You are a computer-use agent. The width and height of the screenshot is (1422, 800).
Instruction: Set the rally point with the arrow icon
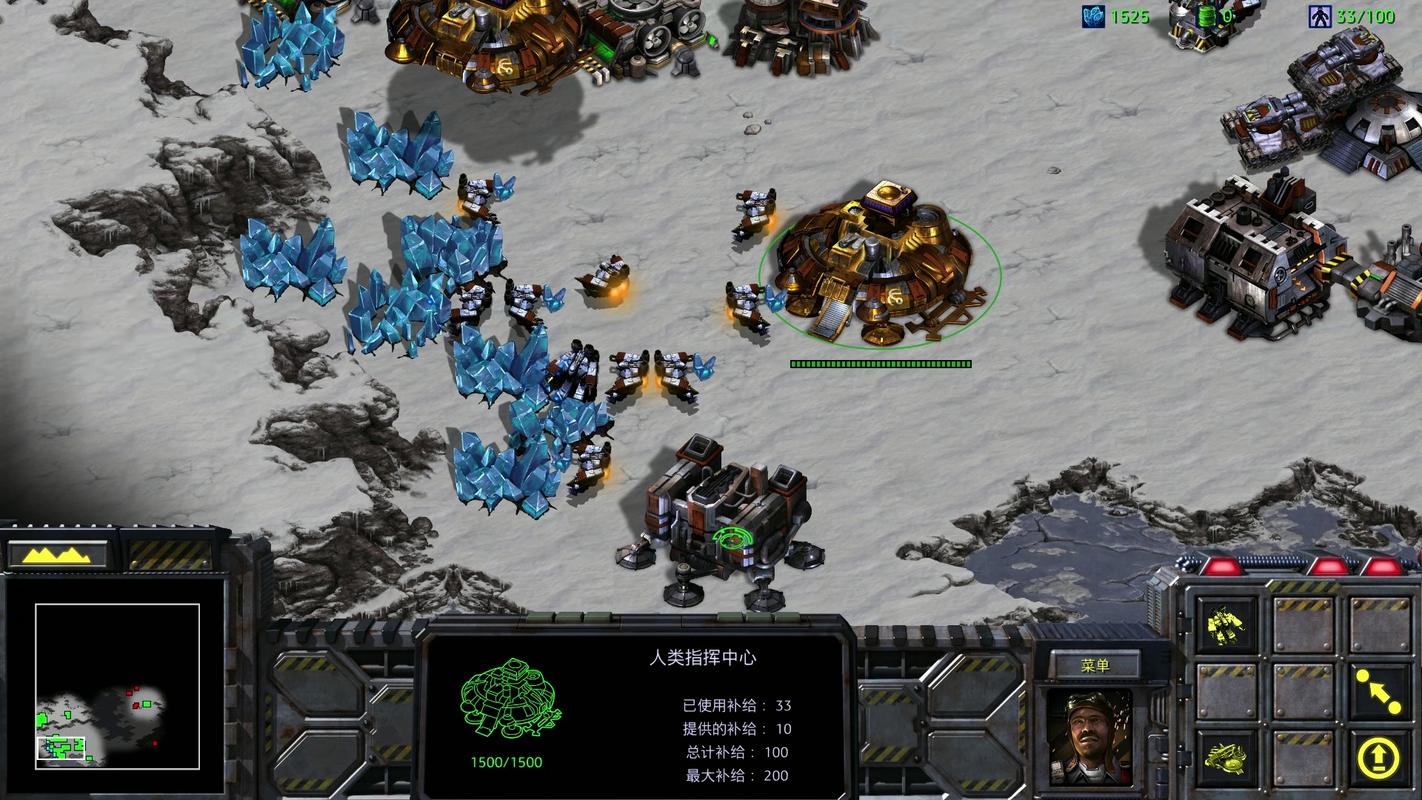(x=1378, y=690)
